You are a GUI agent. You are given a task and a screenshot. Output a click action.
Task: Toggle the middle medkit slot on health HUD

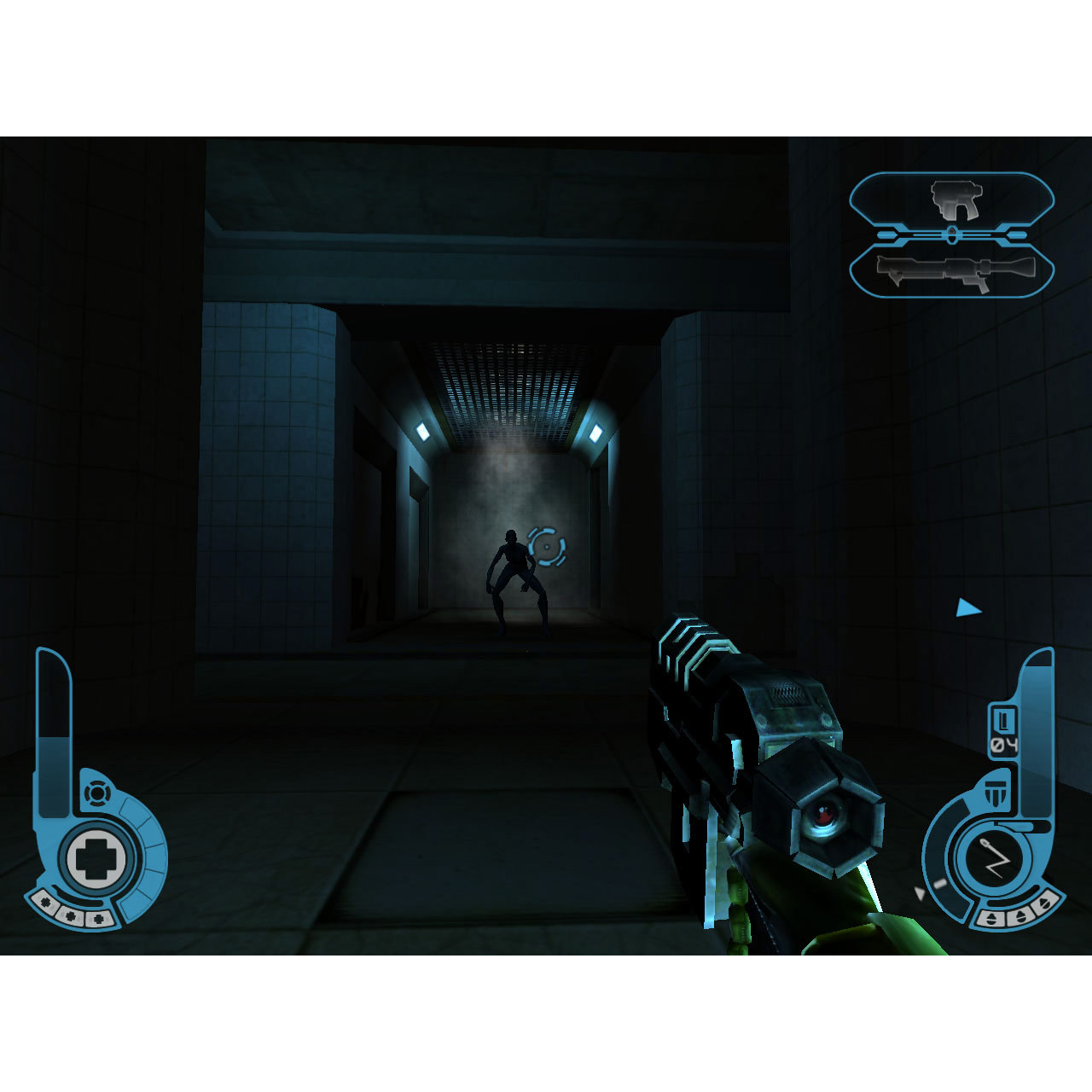[70, 915]
